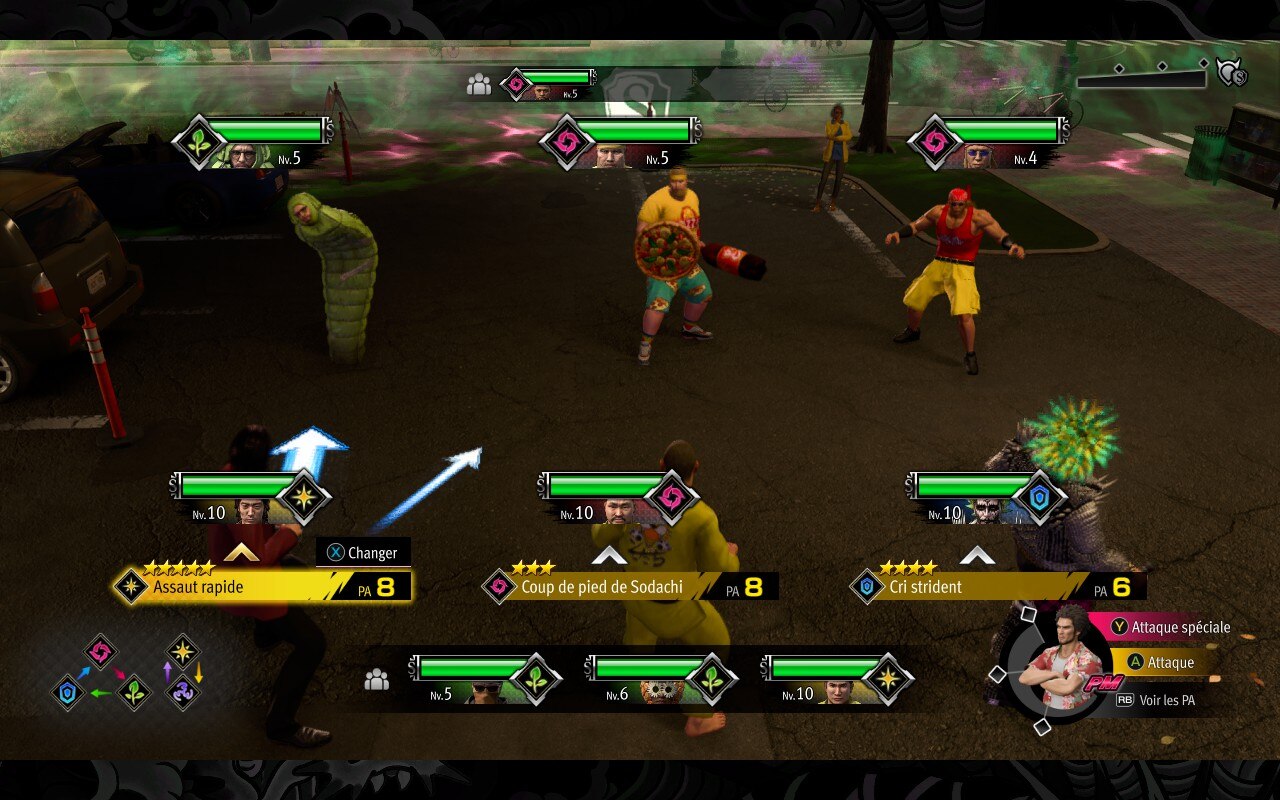Image resolution: width=1280 pixels, height=800 pixels.
Task: Select the level 10 reserve Sujimon in the bottom row
Action: click(836, 679)
